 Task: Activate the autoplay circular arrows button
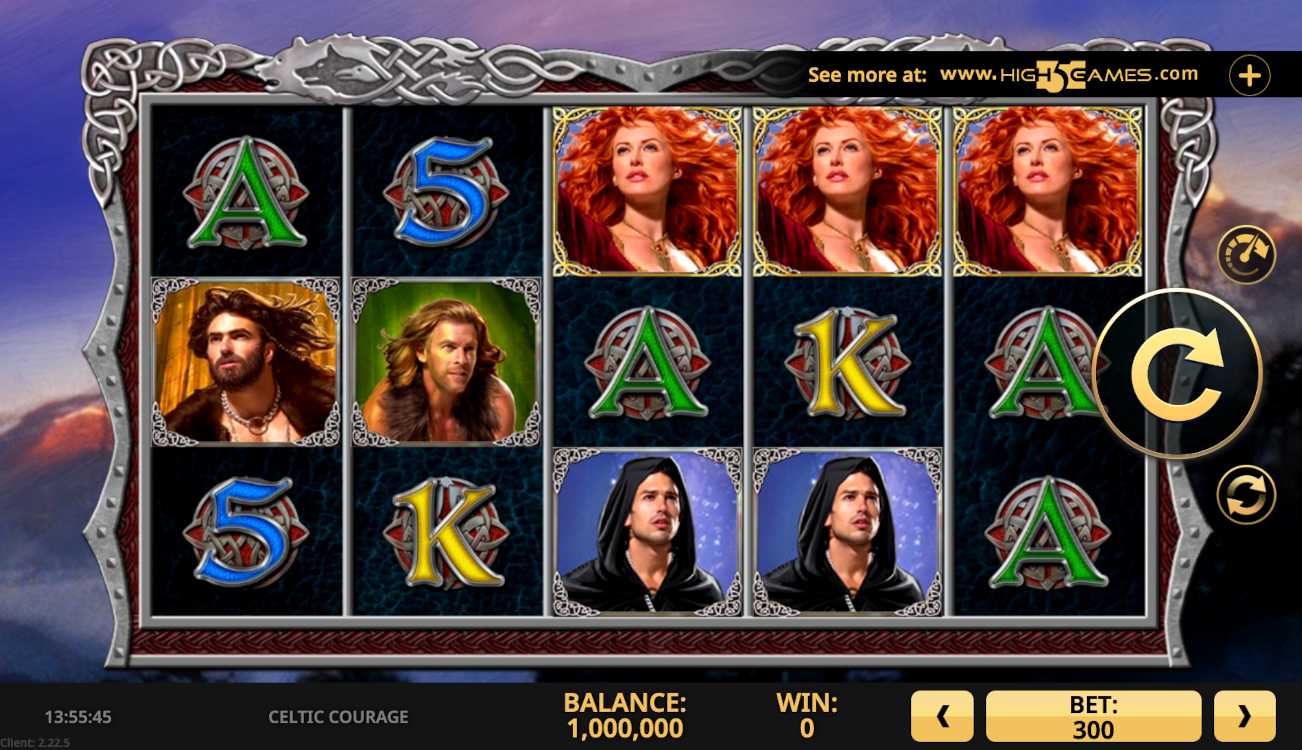click(1246, 495)
